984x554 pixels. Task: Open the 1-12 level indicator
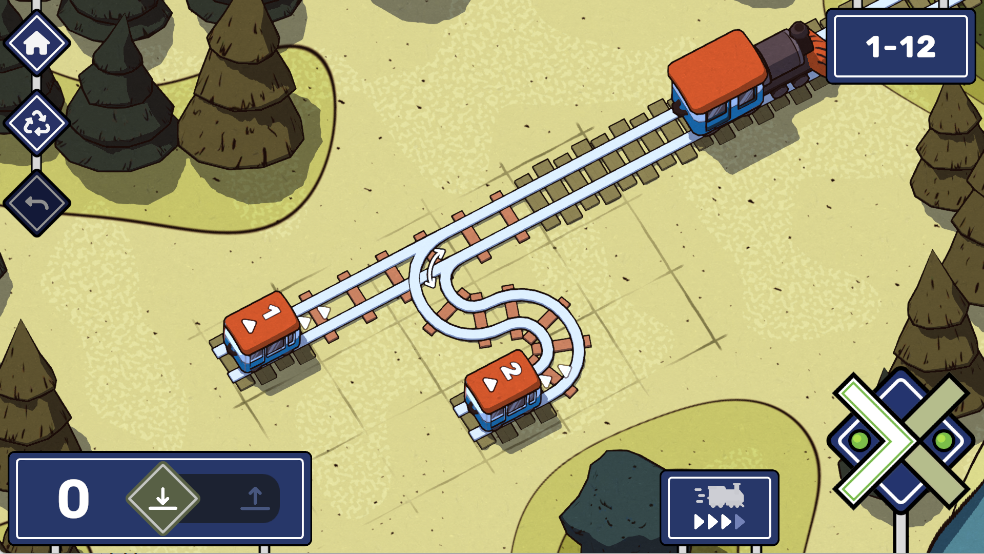pyautogui.click(x=900, y=47)
